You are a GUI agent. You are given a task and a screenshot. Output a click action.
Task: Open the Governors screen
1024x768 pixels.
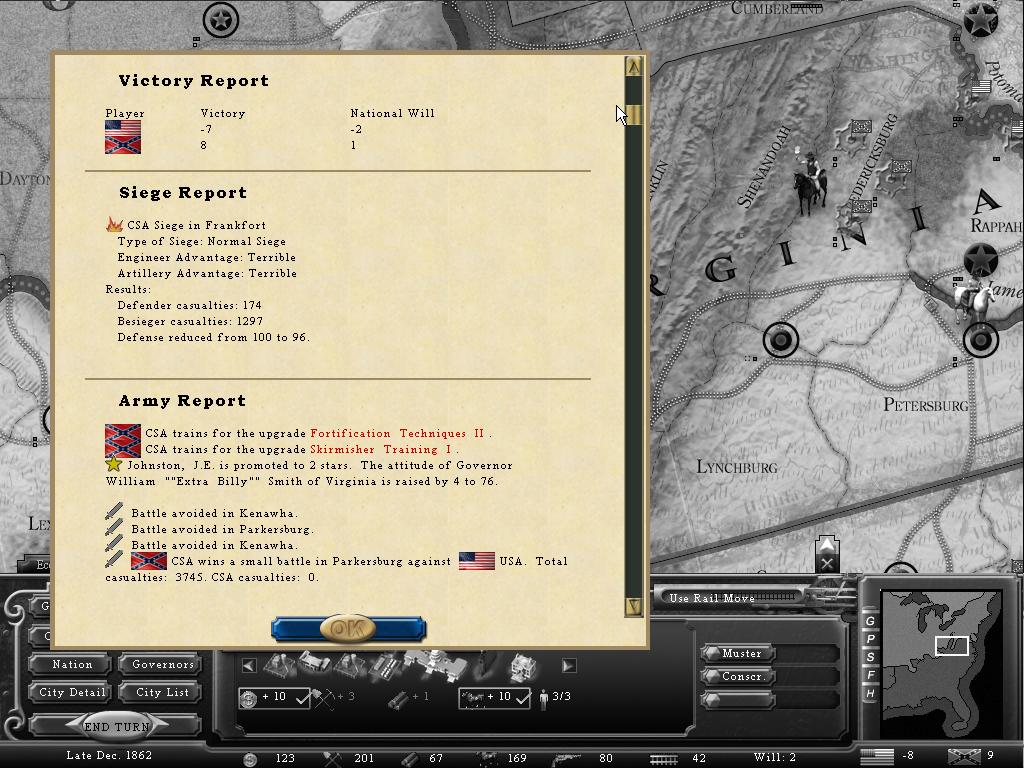tap(163, 664)
